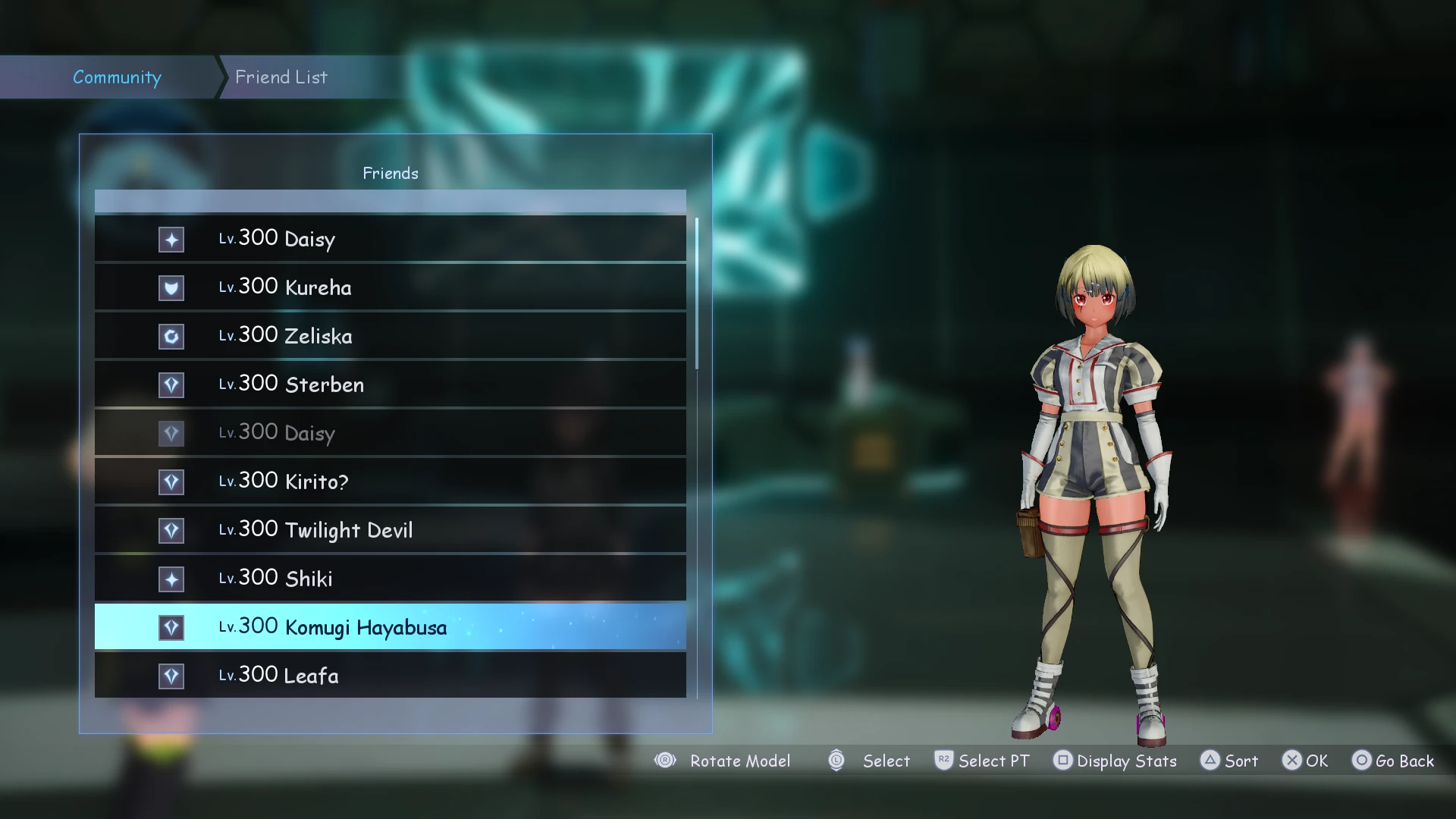
Task: Select Kureha in the friend list
Action: [390, 287]
